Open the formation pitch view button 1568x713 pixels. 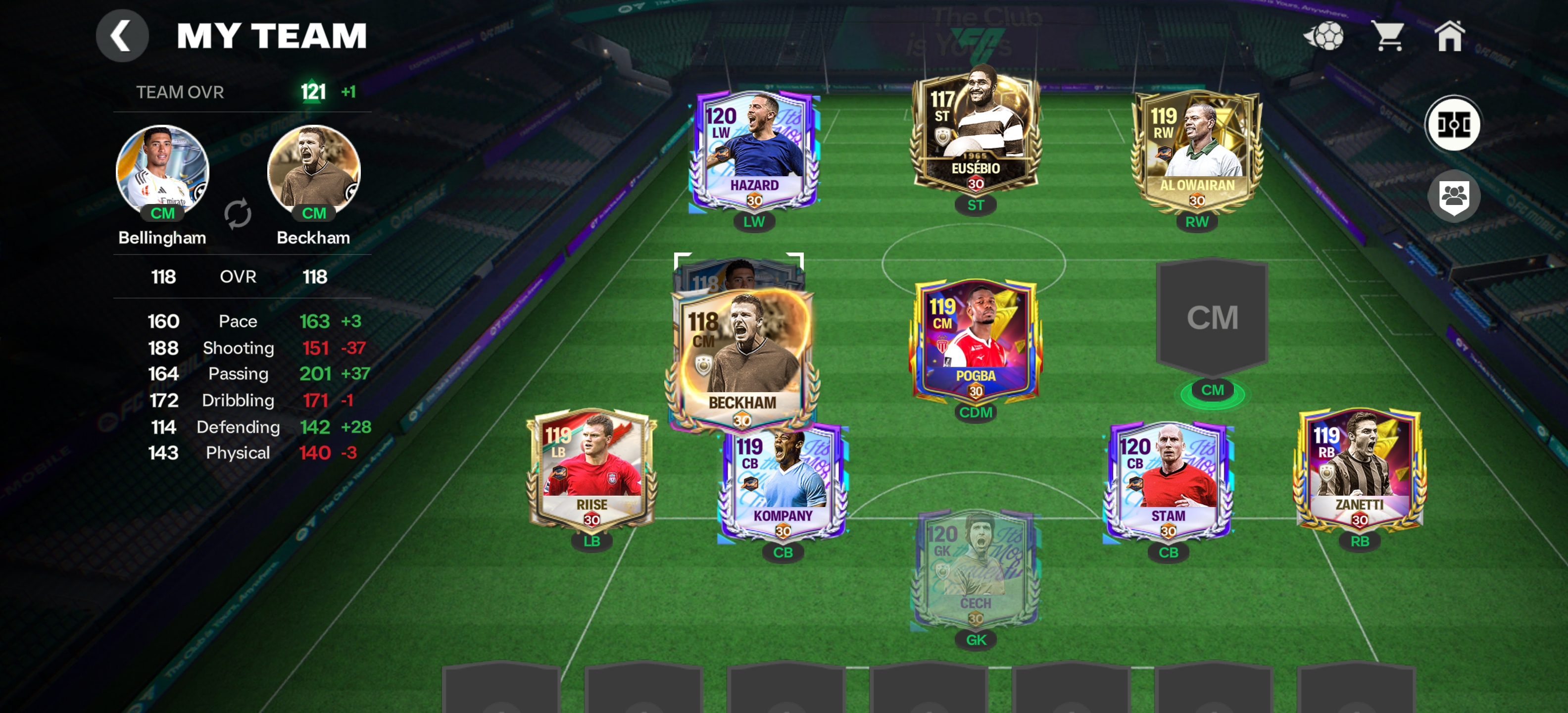click(1453, 124)
